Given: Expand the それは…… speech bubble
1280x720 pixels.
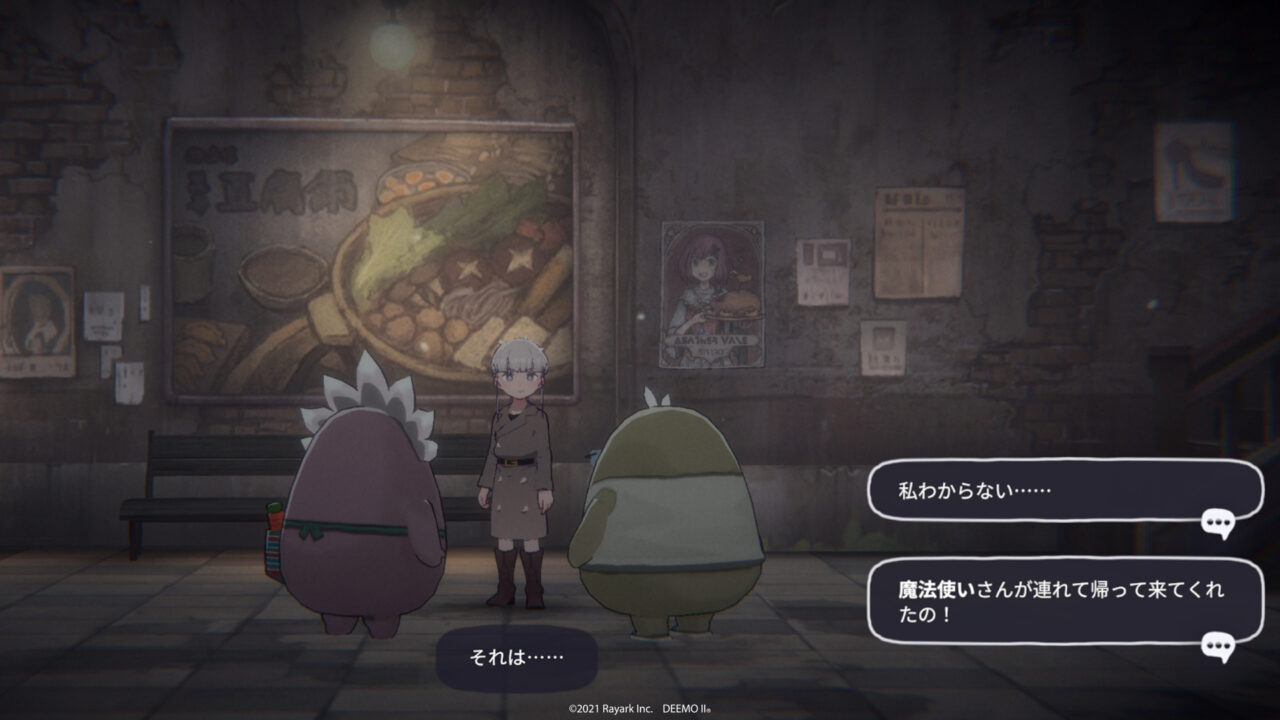Looking at the screenshot, I should pos(520,655).
